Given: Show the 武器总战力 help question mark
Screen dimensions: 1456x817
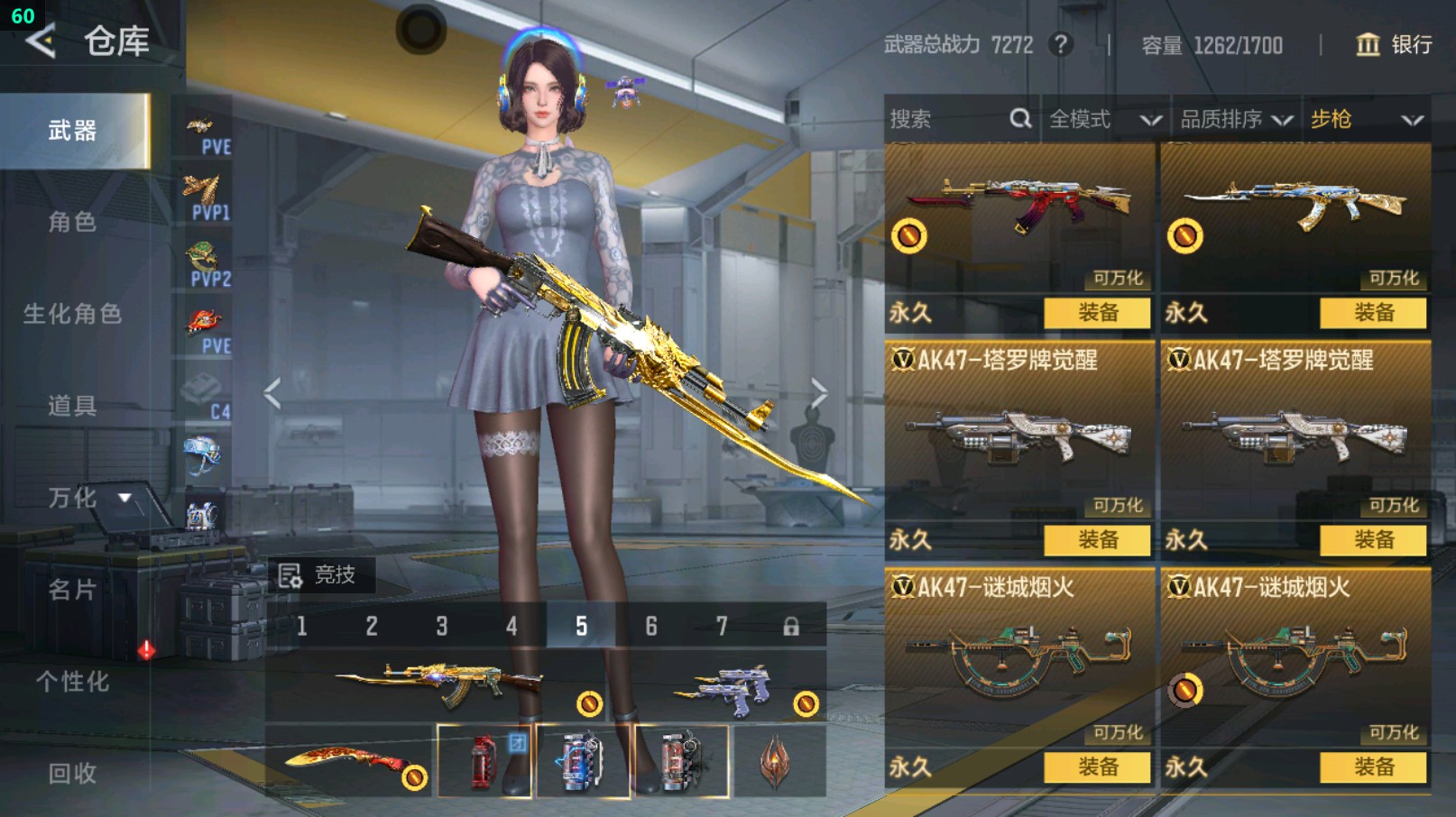Looking at the screenshot, I should [1062, 44].
